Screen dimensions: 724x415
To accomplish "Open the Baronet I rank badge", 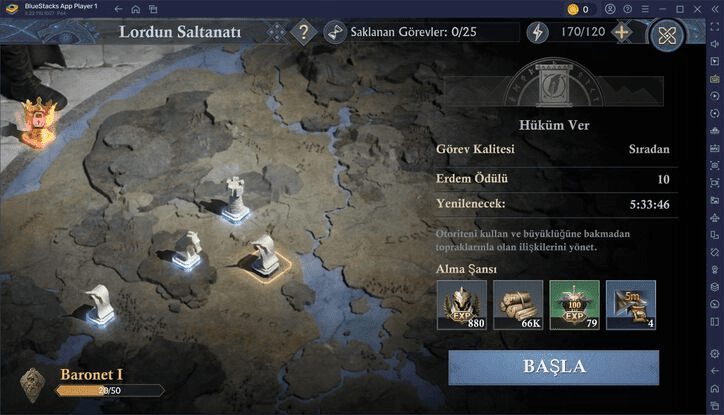I will (34, 384).
